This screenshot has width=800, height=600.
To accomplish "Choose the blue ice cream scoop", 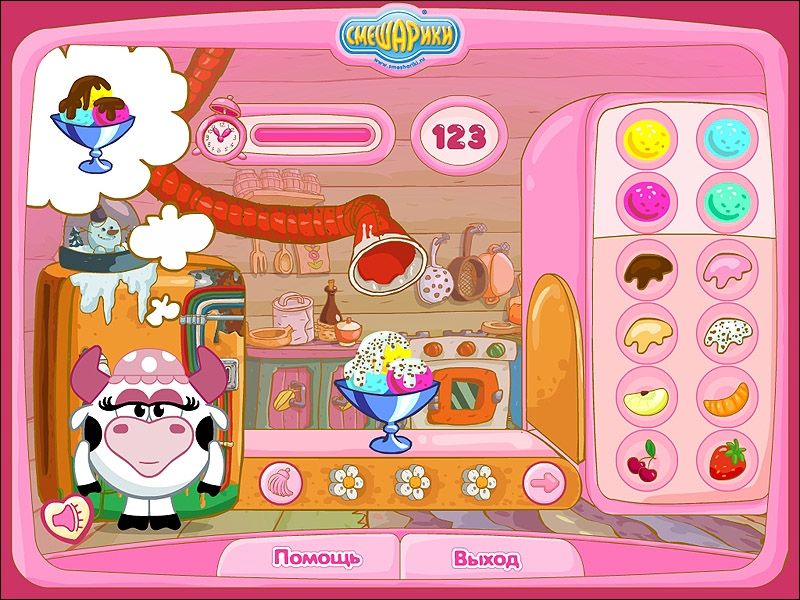I will tap(726, 138).
